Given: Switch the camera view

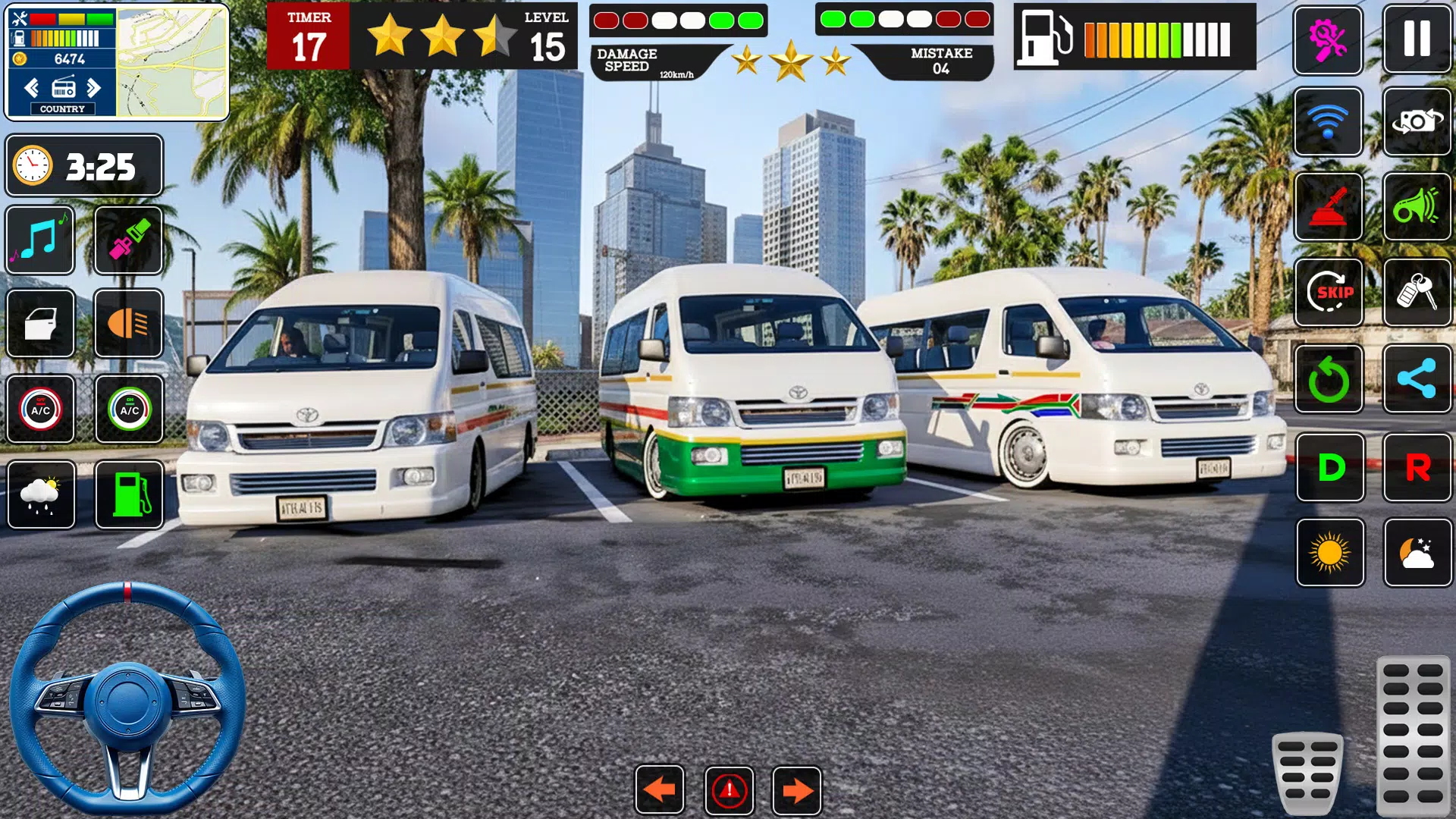Looking at the screenshot, I should point(1417,121).
